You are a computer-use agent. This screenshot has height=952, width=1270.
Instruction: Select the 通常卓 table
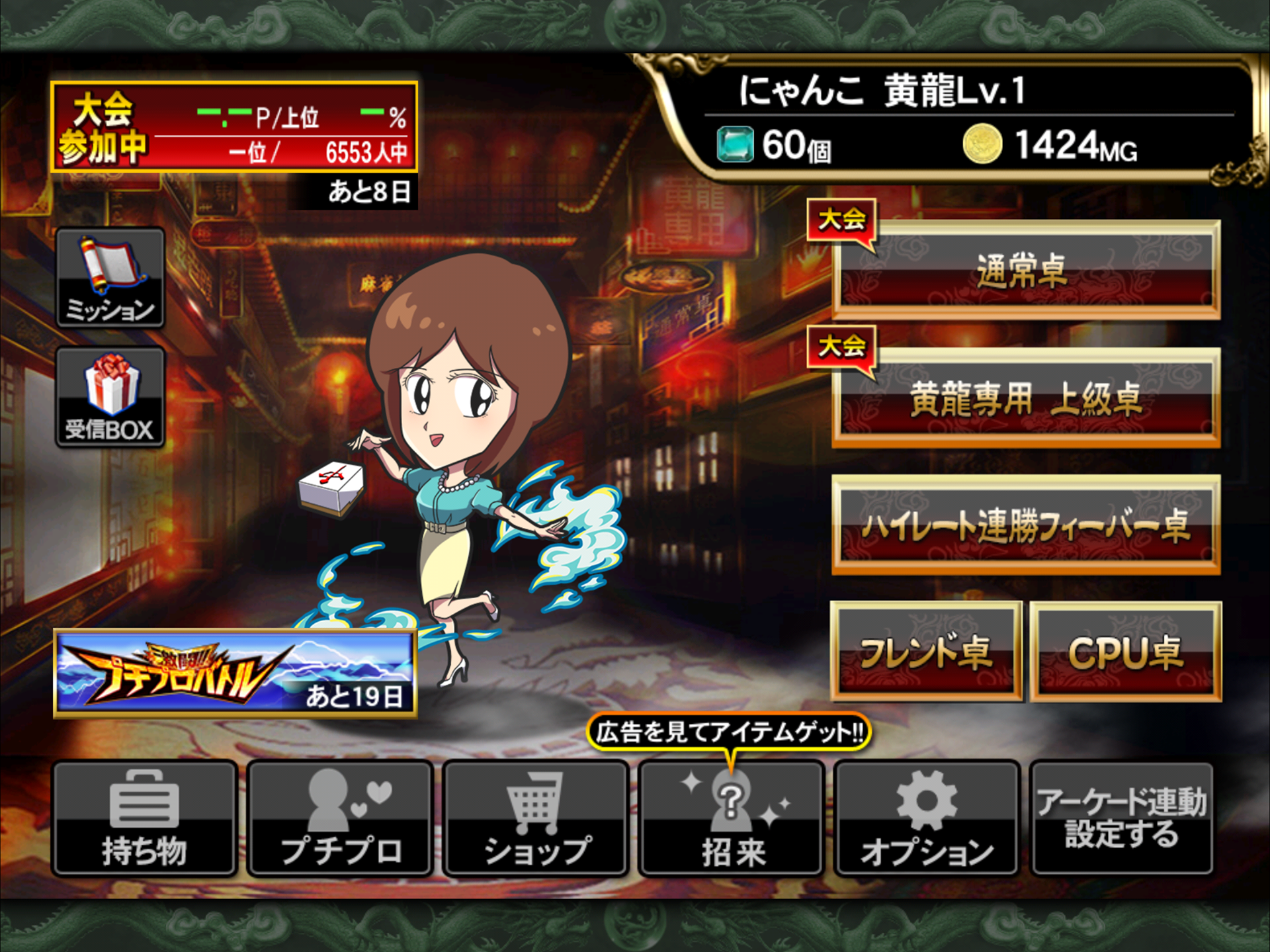(x=1025, y=270)
